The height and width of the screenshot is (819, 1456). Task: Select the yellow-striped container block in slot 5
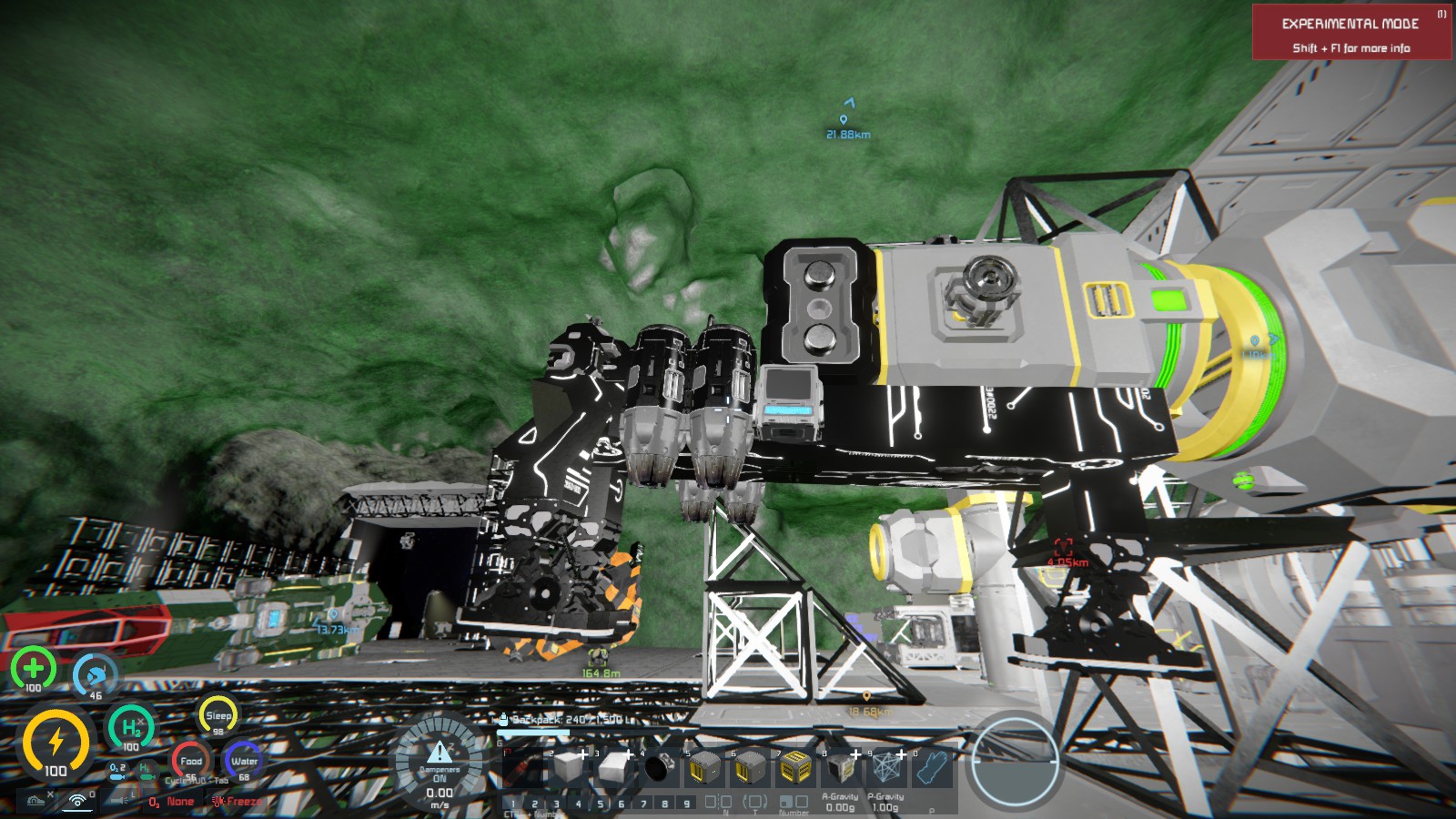tap(705, 769)
